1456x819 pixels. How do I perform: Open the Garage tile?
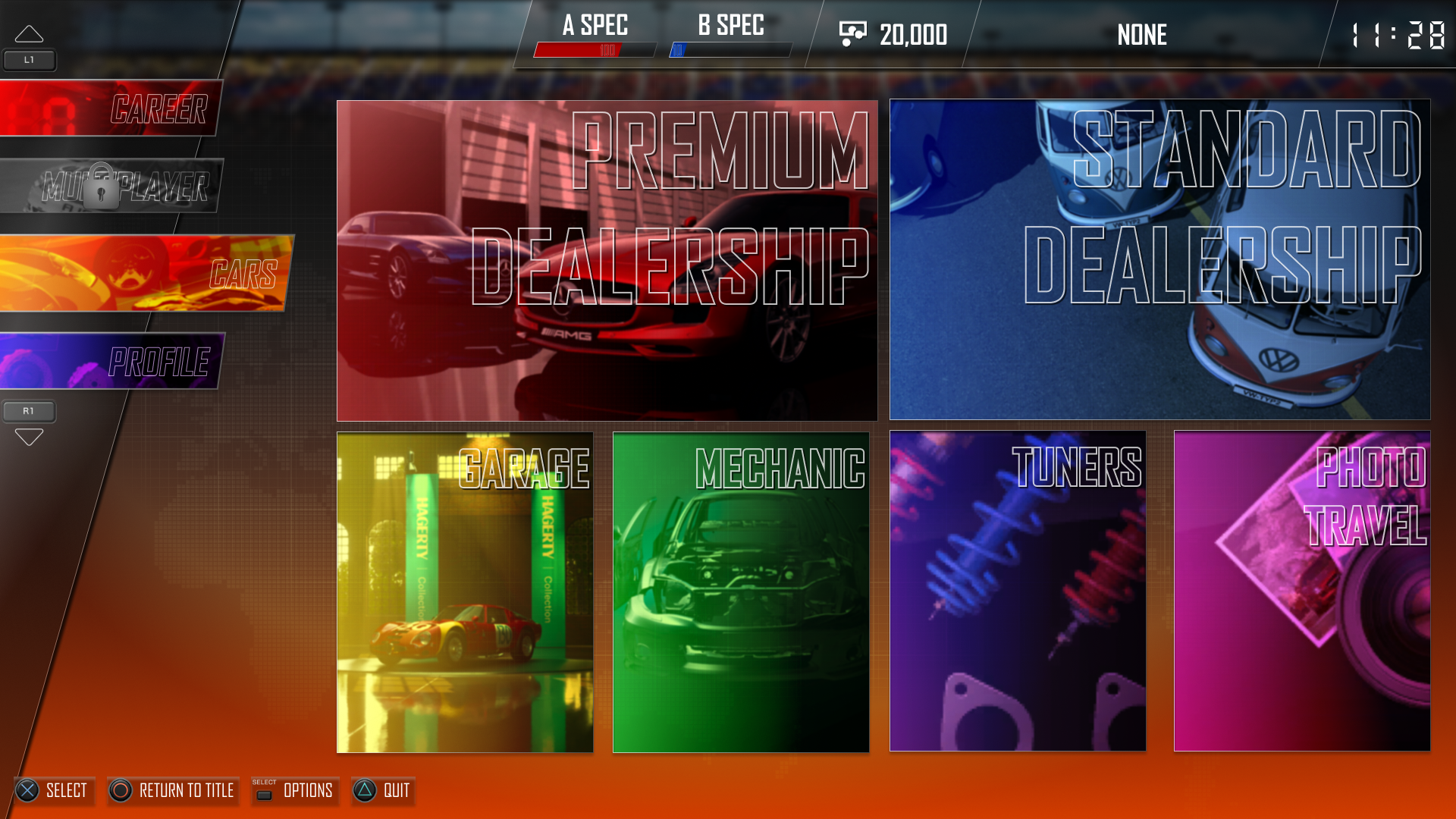465,592
